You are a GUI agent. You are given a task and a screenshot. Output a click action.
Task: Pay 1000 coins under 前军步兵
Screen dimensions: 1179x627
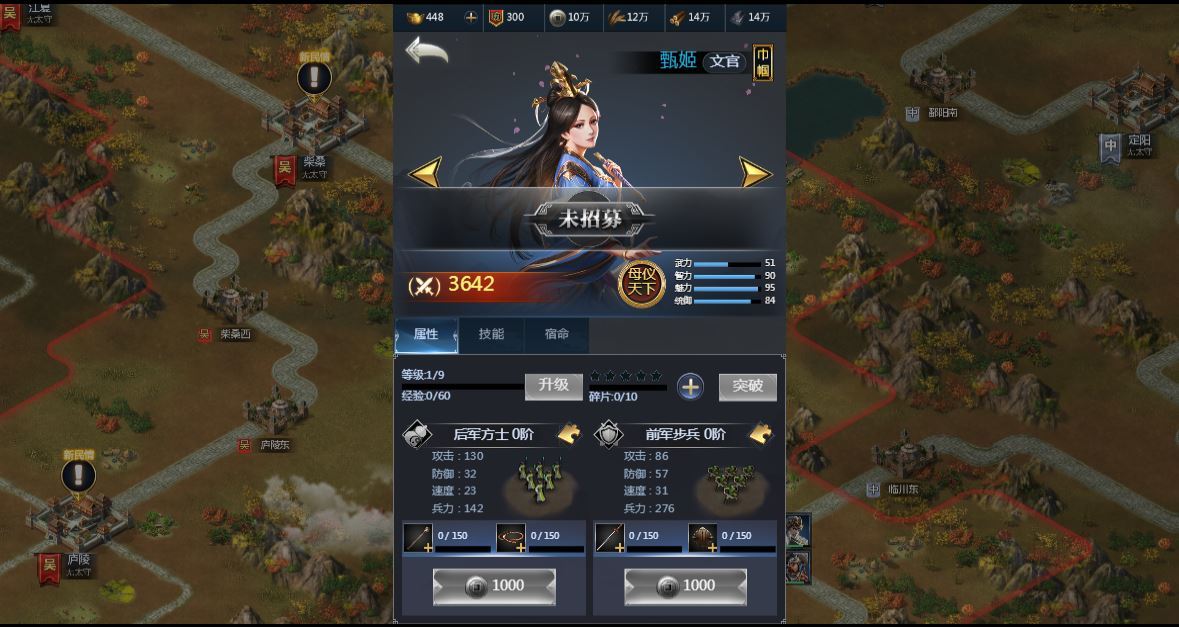click(x=685, y=586)
